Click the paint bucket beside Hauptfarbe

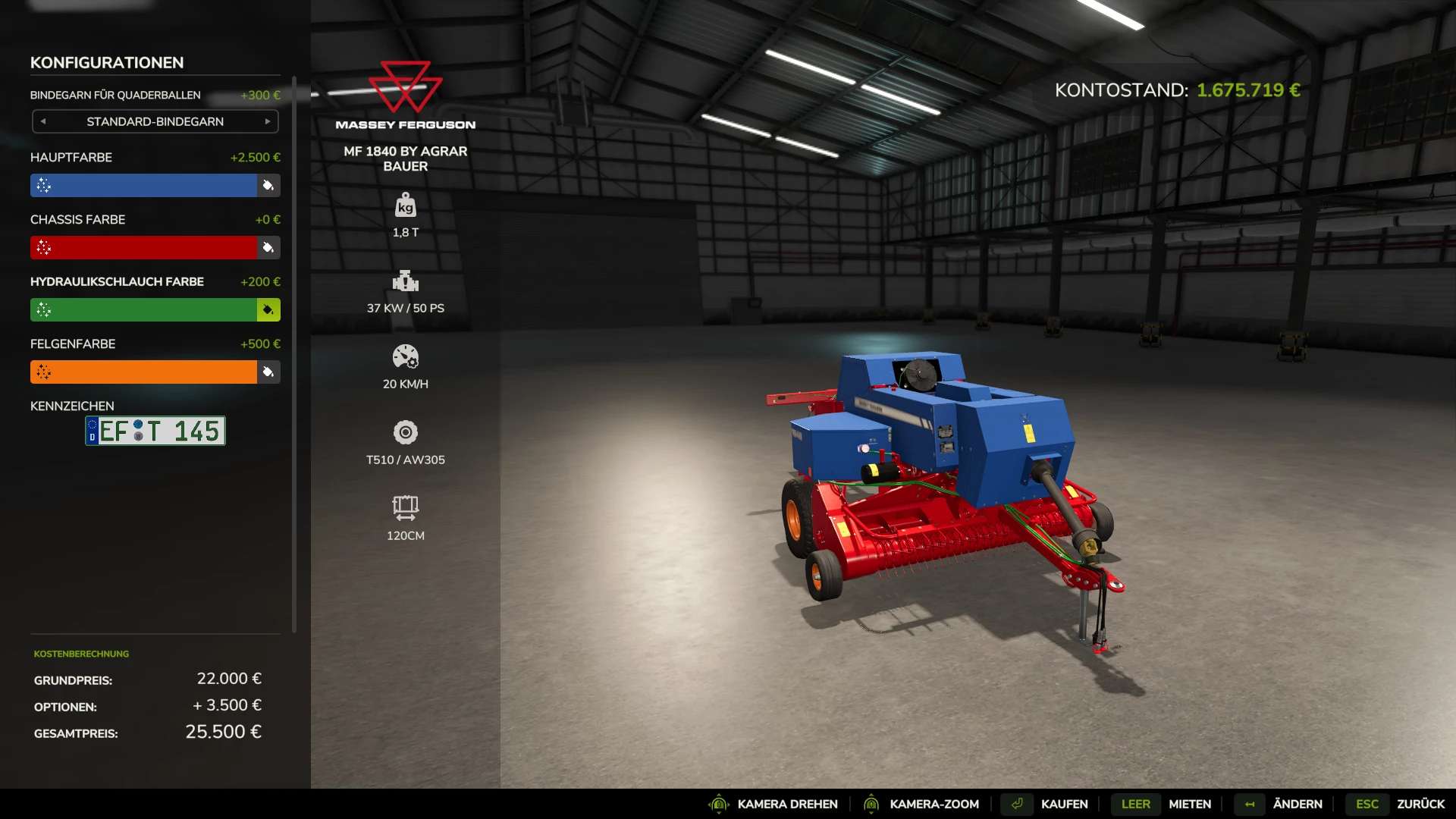coord(268,186)
